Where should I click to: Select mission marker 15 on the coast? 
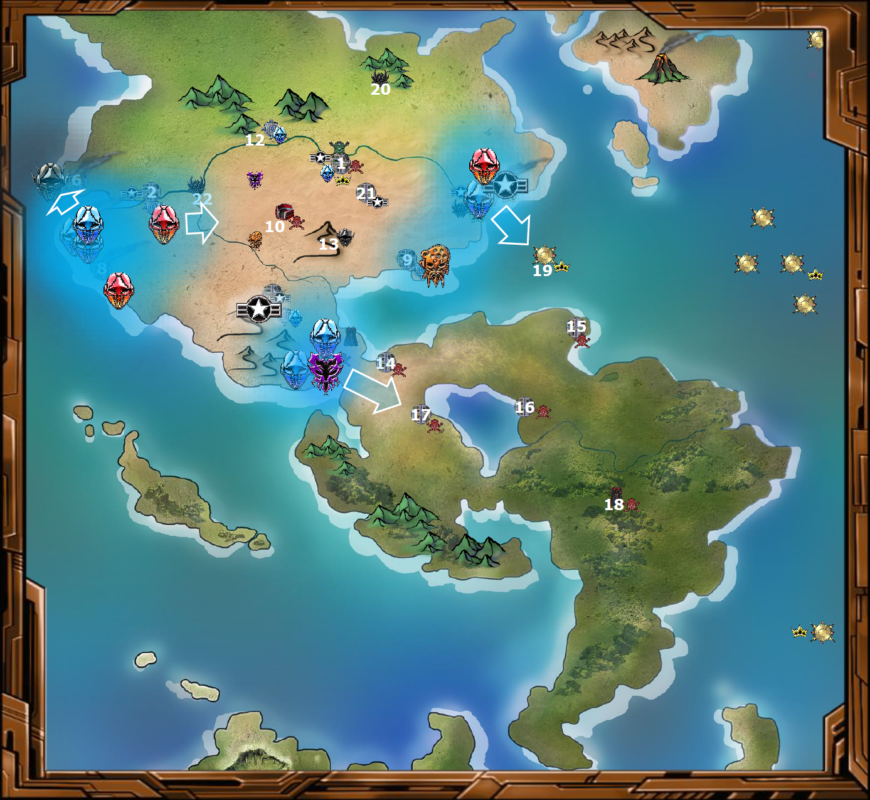[x=579, y=332]
